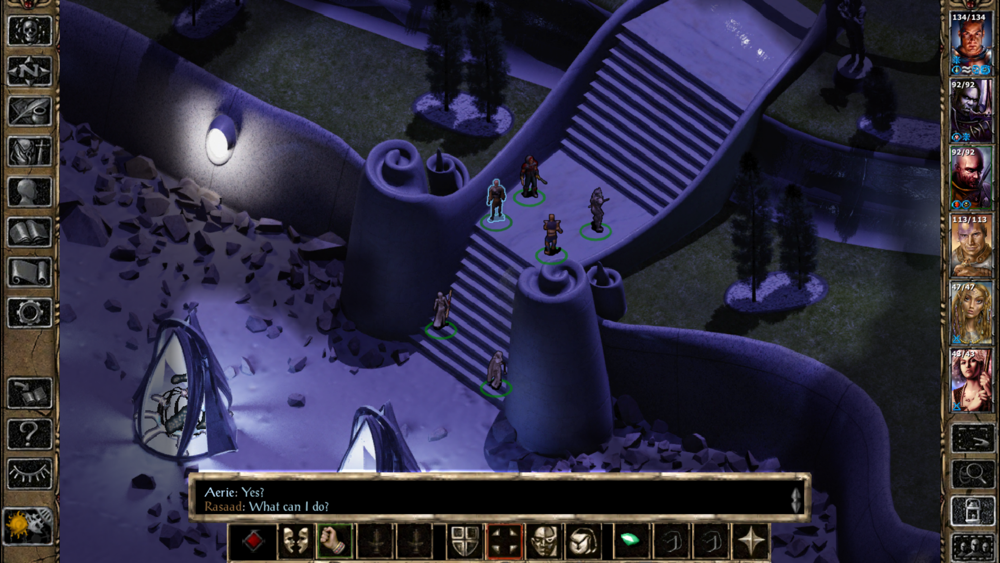The width and height of the screenshot is (1000, 563).
Task: Toggle the closed-eye interface button
Action: click(29, 473)
